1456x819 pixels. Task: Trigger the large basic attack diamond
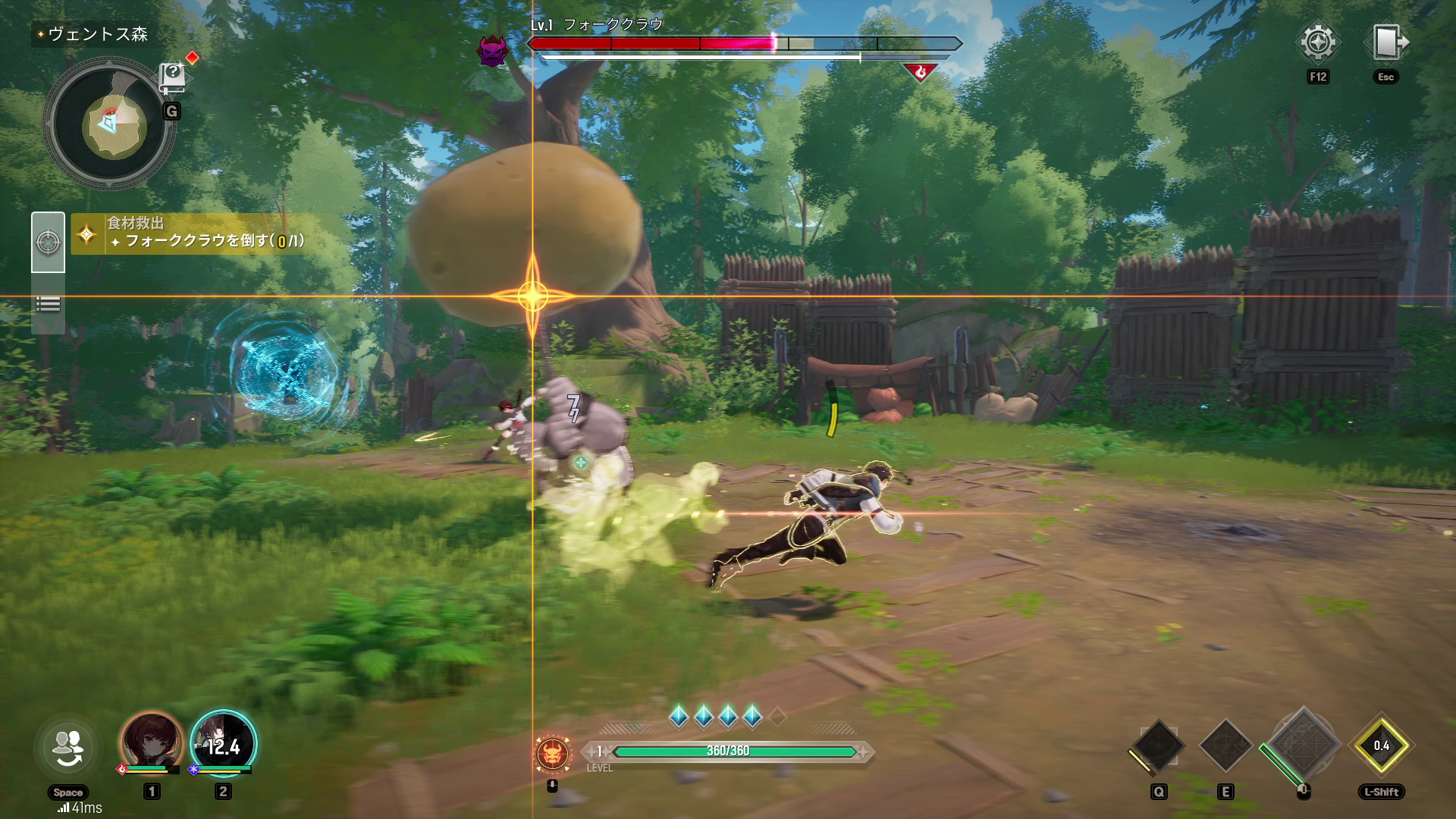1303,745
